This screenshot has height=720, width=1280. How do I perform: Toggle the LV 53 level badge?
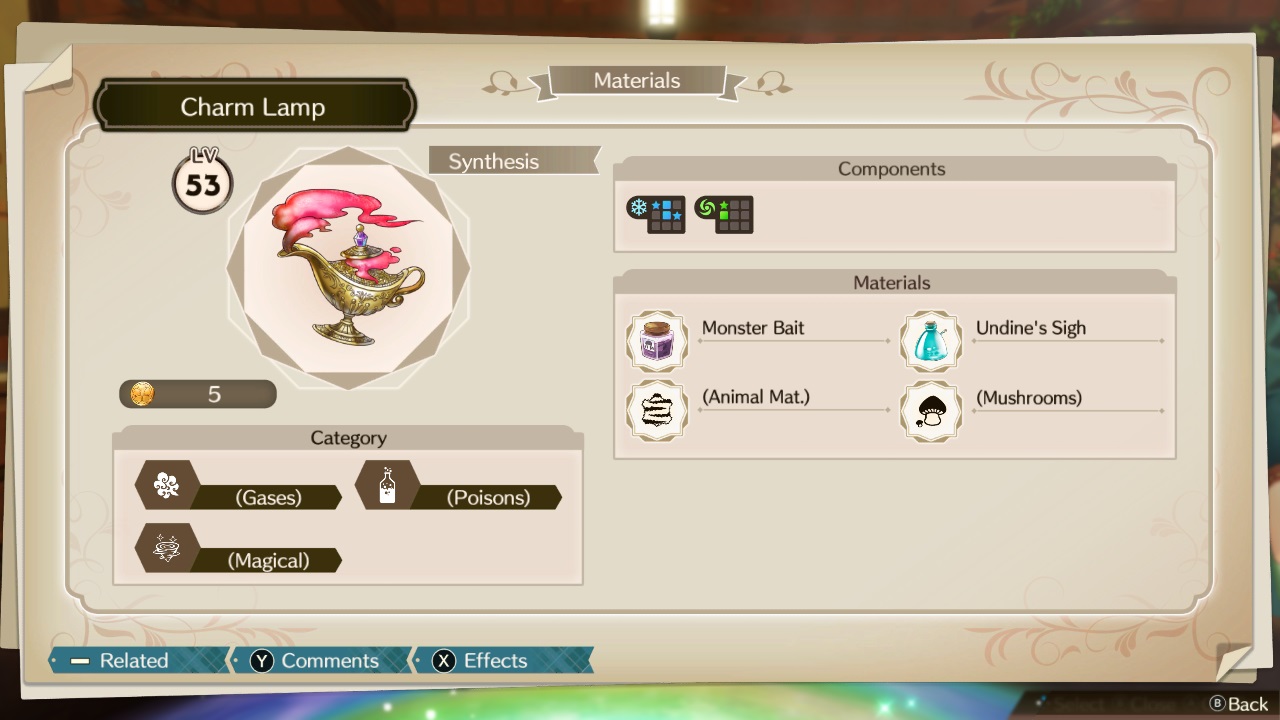pyautogui.click(x=203, y=180)
